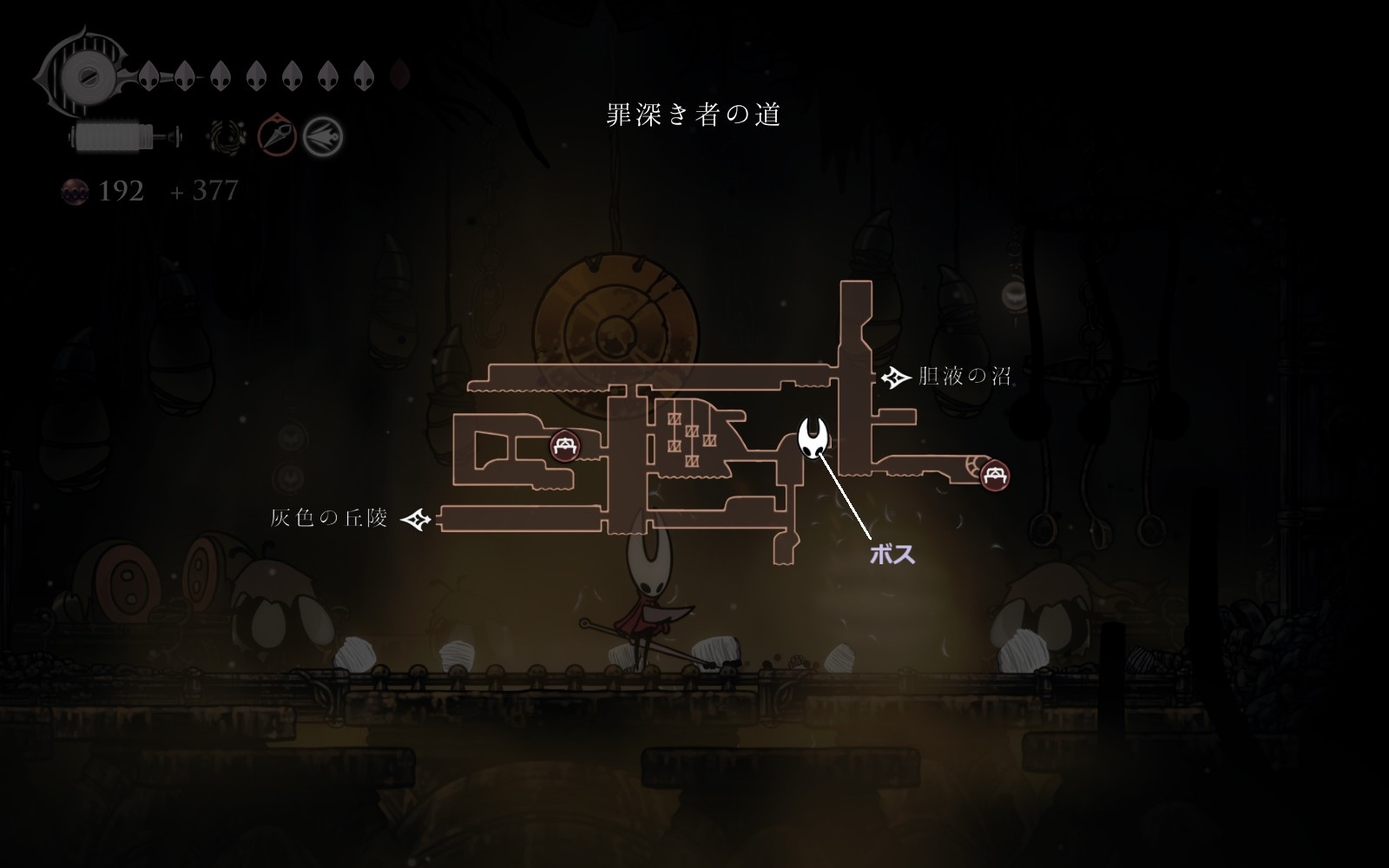The height and width of the screenshot is (868, 1389).
Task: Click the bench marker near the 灰色の丘陵 exit
Action: pos(565,446)
